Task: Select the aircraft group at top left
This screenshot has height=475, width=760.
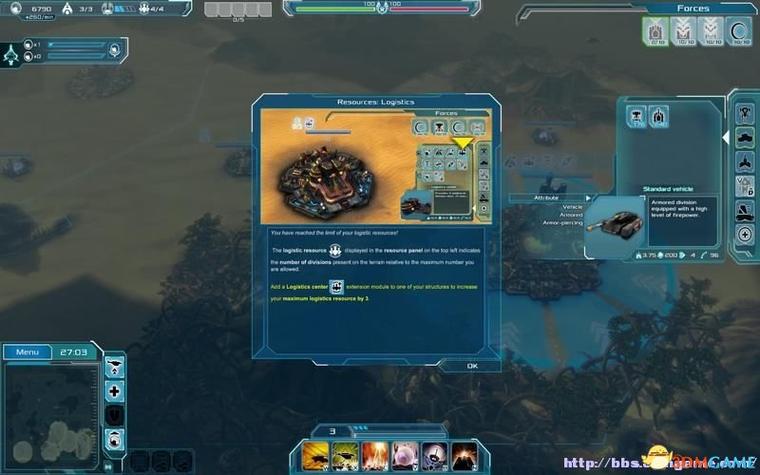Action: click(14, 51)
